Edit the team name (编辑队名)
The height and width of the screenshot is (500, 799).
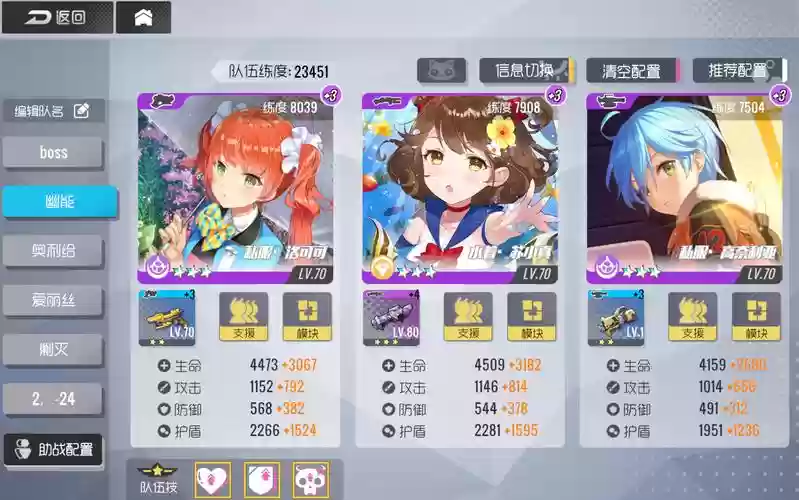click(x=53, y=111)
